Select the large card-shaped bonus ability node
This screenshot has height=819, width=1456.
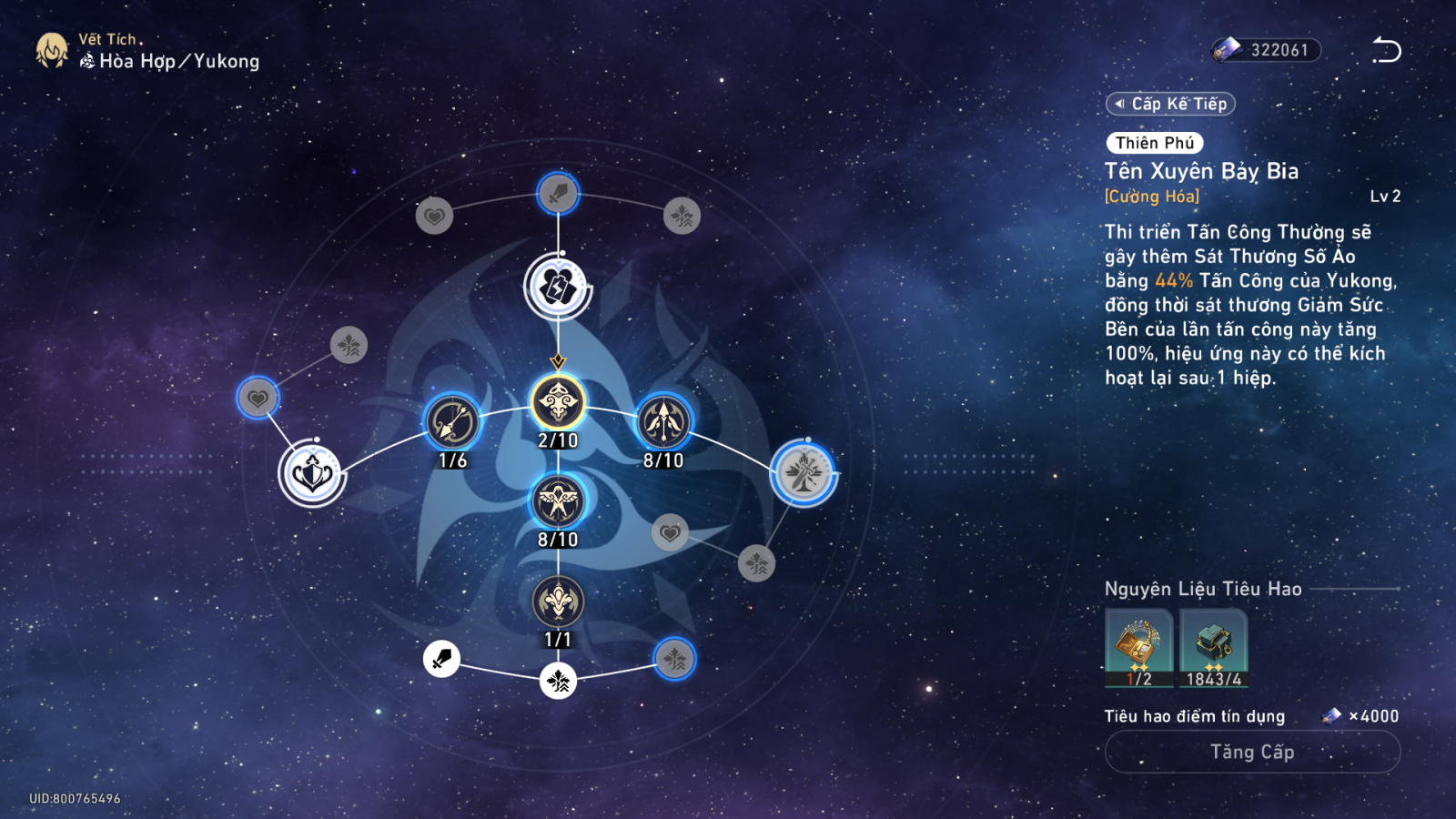558,288
